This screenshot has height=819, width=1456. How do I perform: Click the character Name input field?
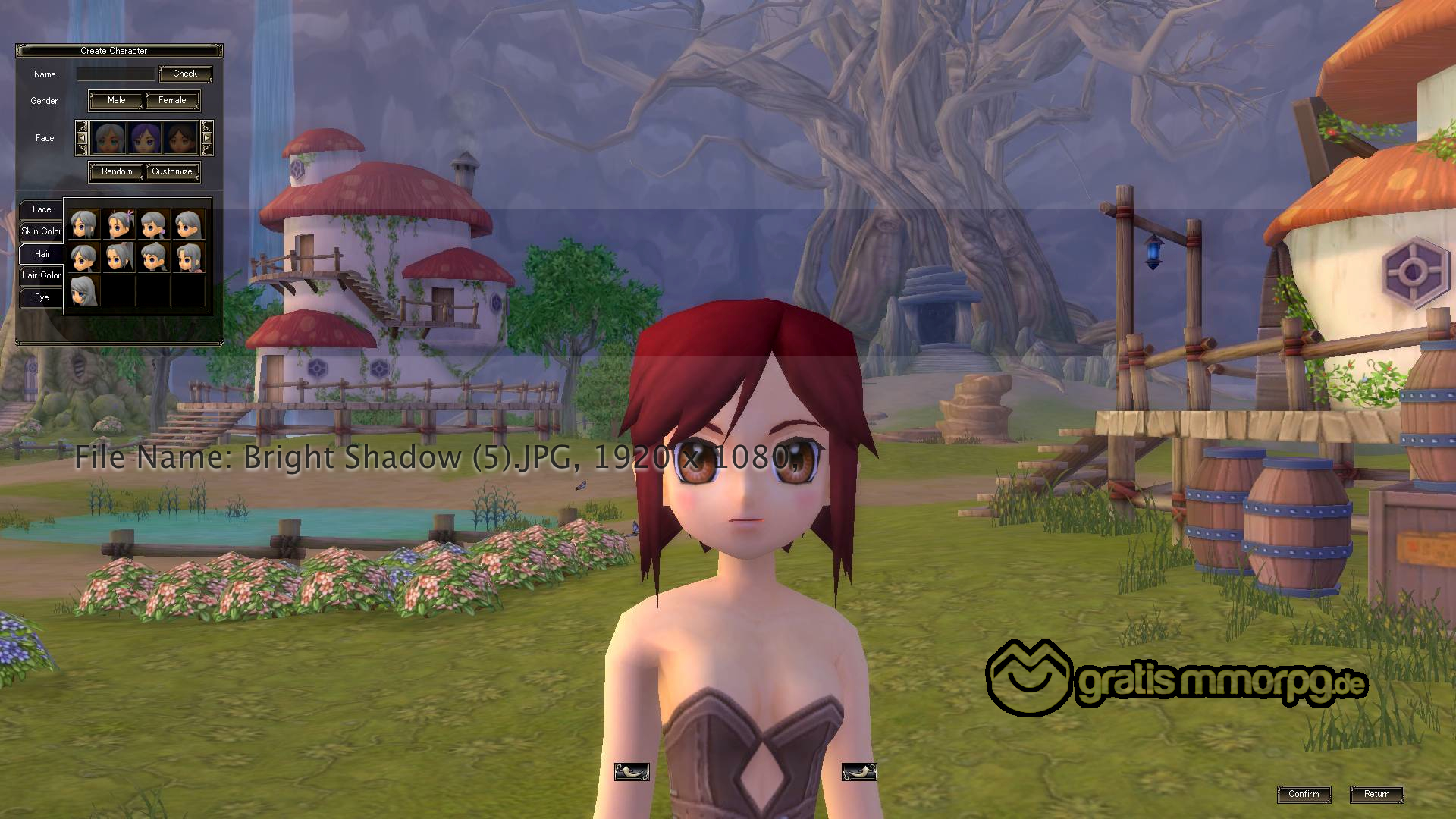115,74
